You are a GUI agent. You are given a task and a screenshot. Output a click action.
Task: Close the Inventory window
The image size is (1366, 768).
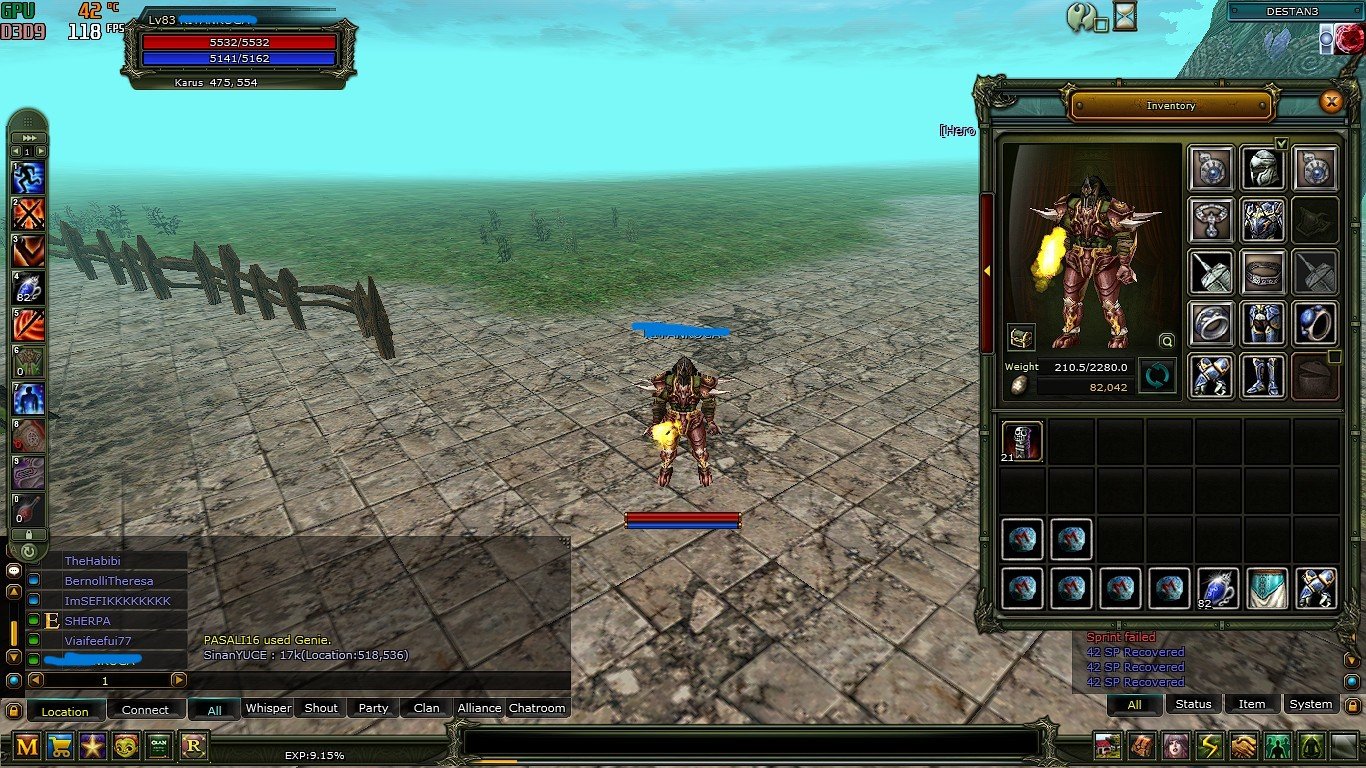point(1330,101)
